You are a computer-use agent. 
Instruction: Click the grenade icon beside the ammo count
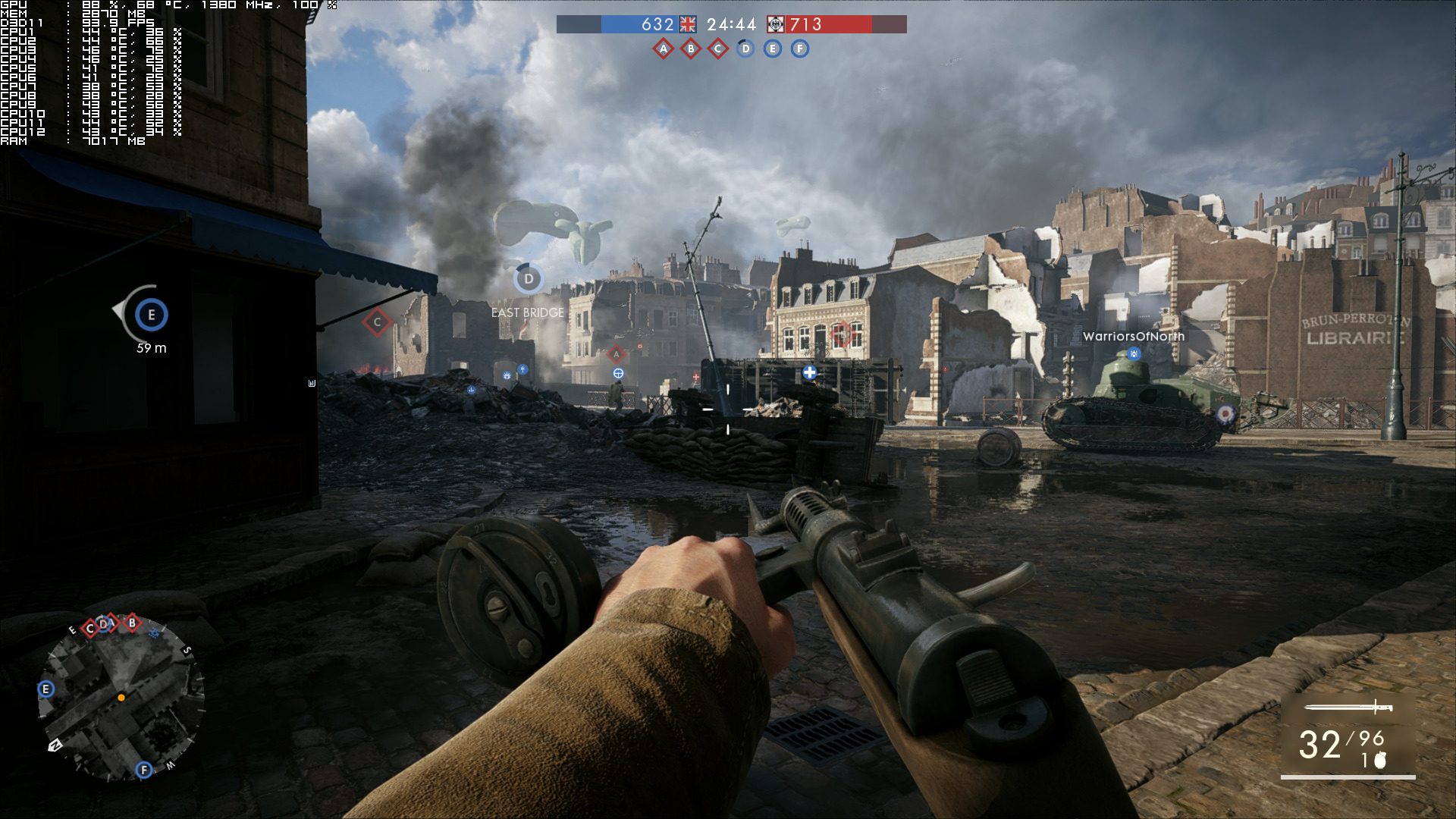[1380, 760]
